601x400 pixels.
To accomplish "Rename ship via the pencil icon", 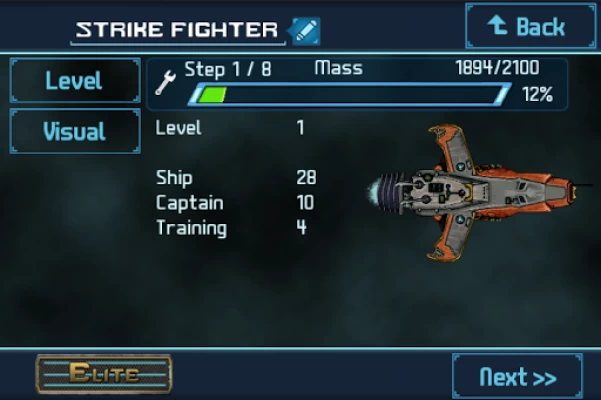I will [x=304, y=30].
